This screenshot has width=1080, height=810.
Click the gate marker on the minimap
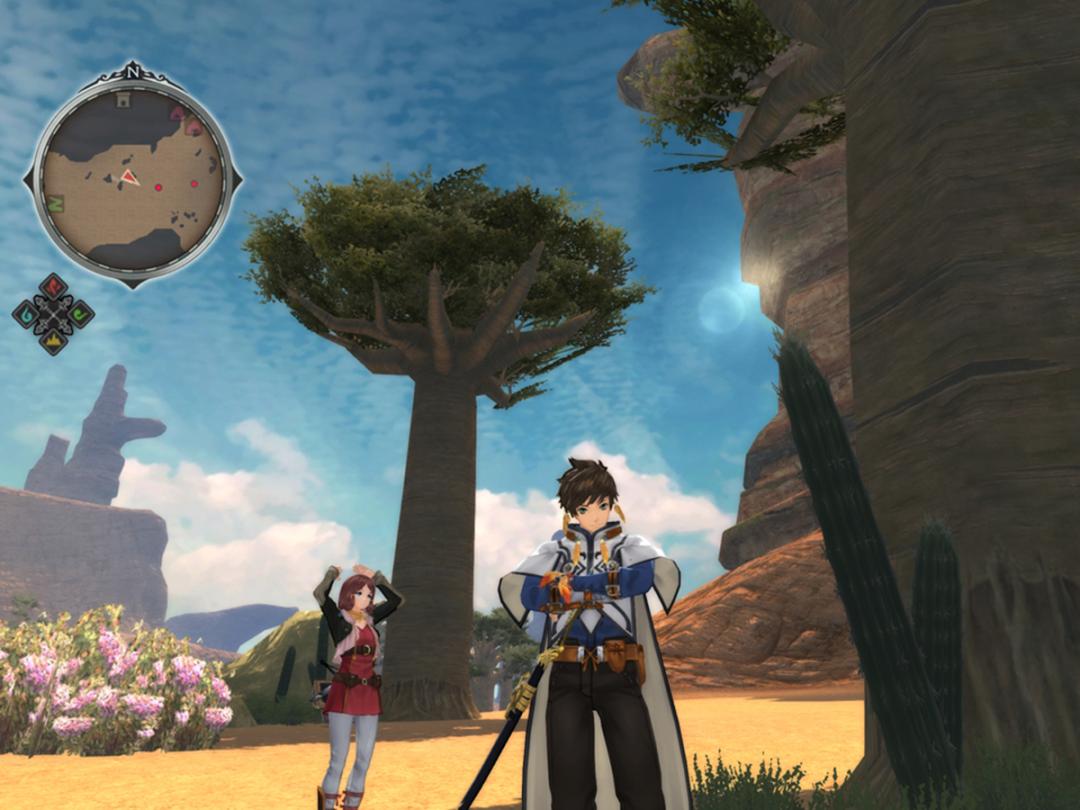click(x=124, y=99)
